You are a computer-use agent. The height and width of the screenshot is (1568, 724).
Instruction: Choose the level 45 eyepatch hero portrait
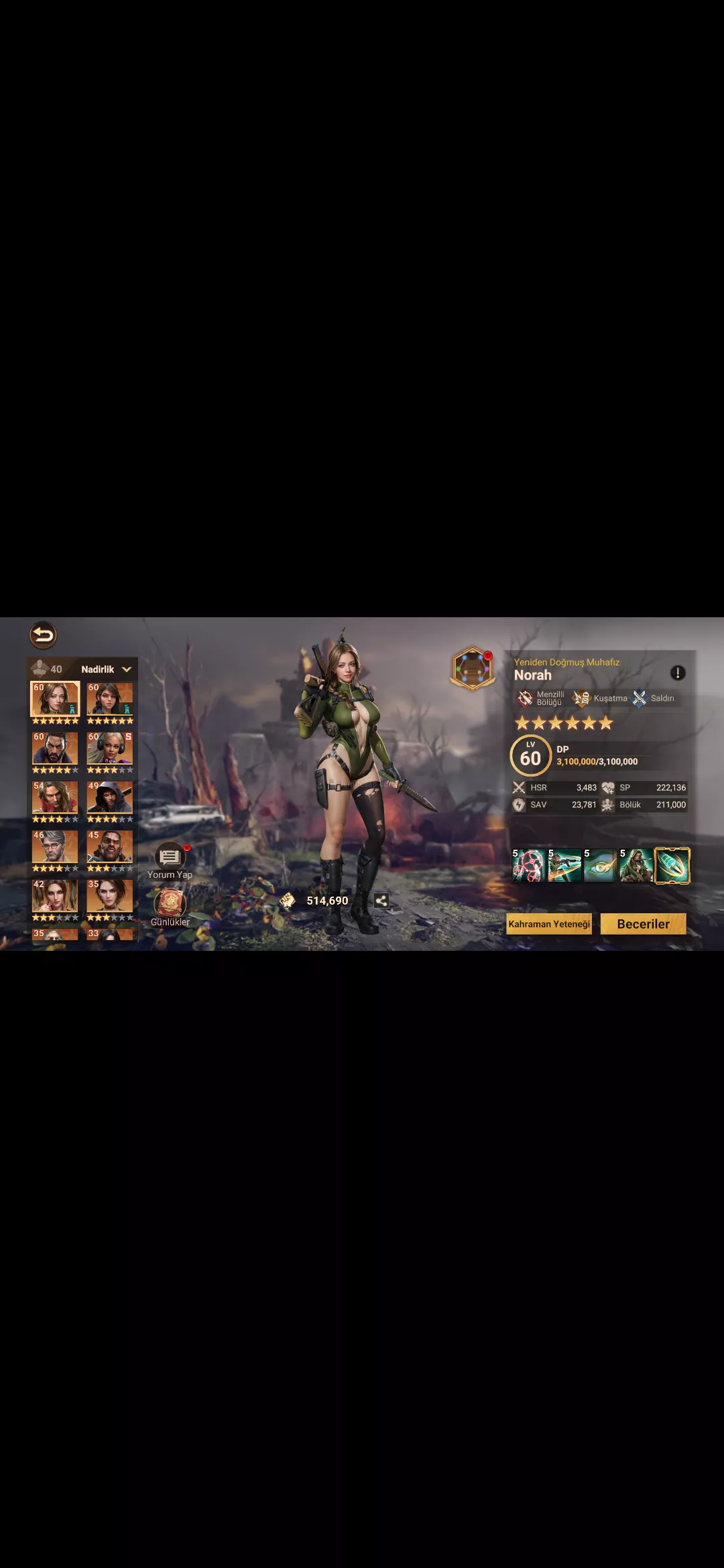[x=110, y=847]
